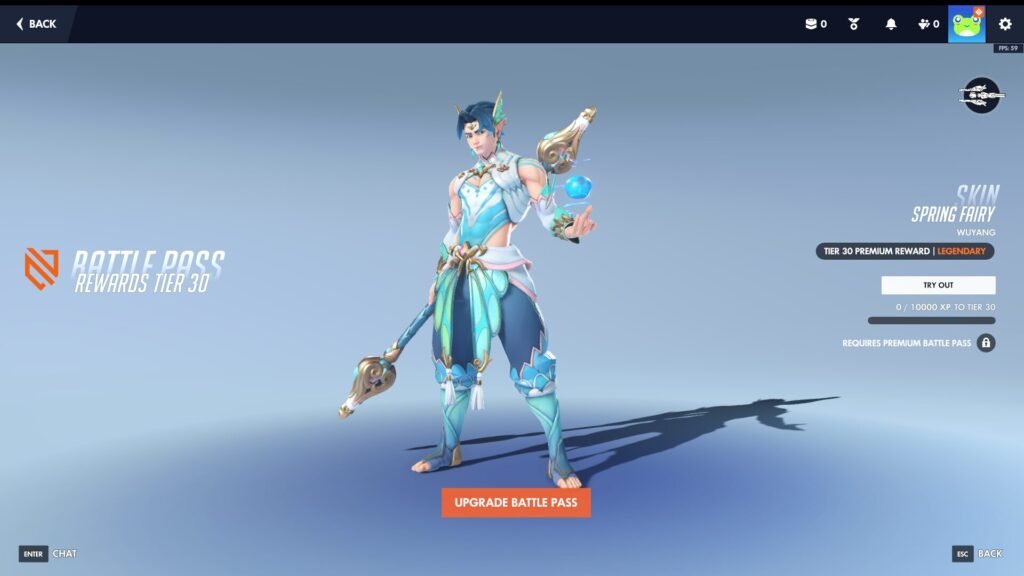Try out the Spring Fairy skin
Image resolution: width=1024 pixels, height=576 pixels.
pos(938,285)
